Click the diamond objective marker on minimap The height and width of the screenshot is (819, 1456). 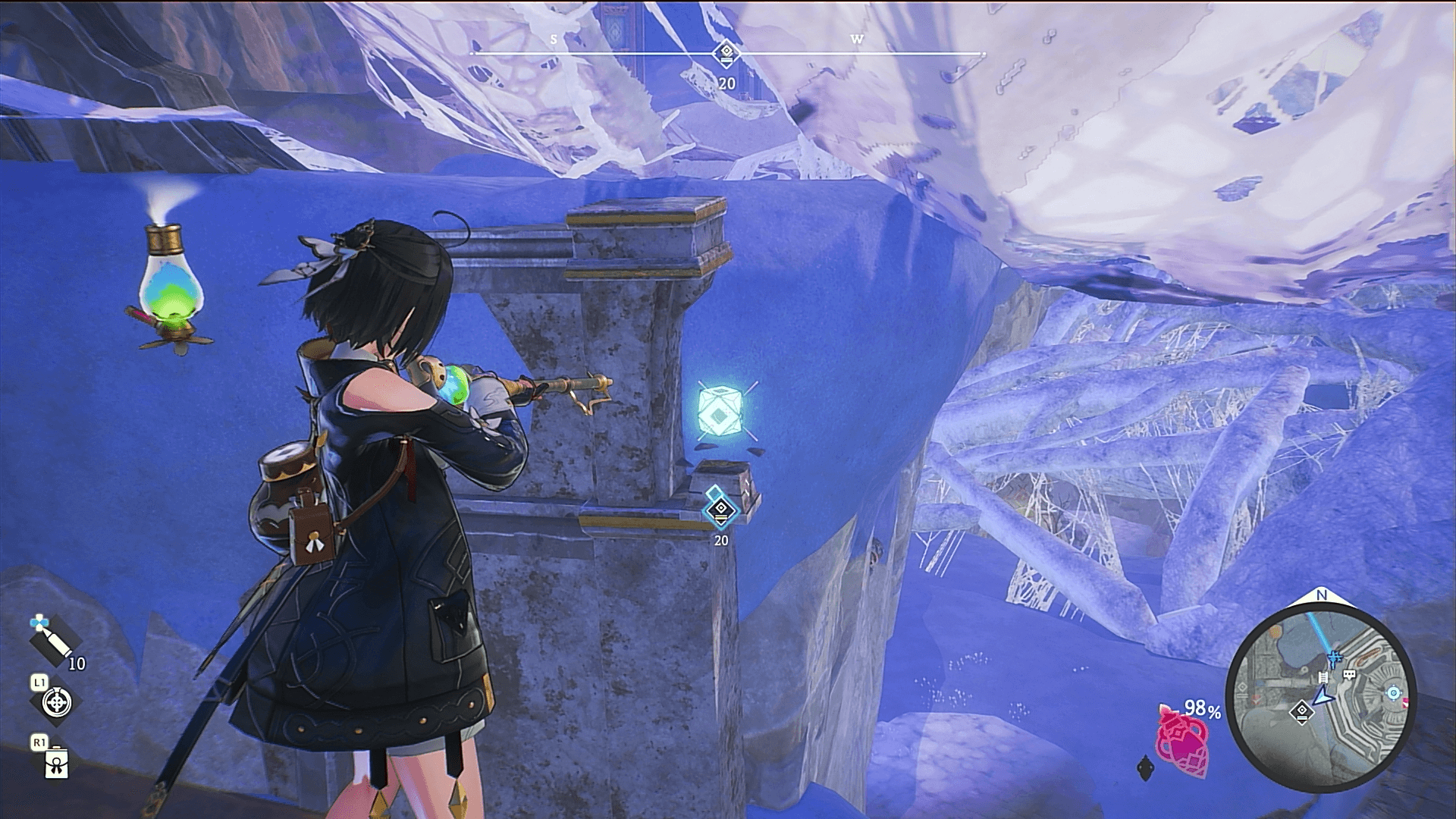(x=1301, y=712)
